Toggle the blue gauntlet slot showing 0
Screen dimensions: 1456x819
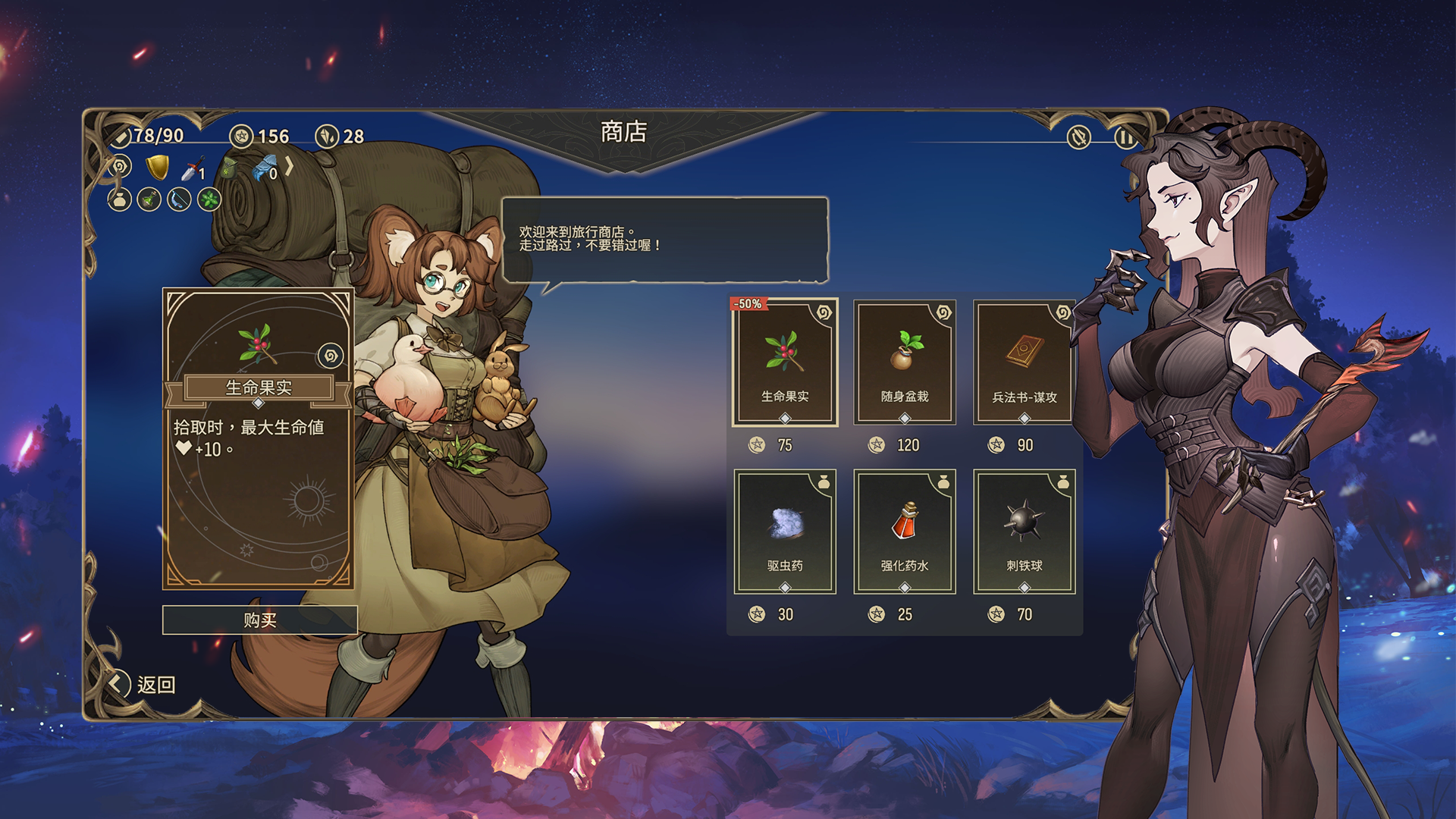tap(265, 168)
